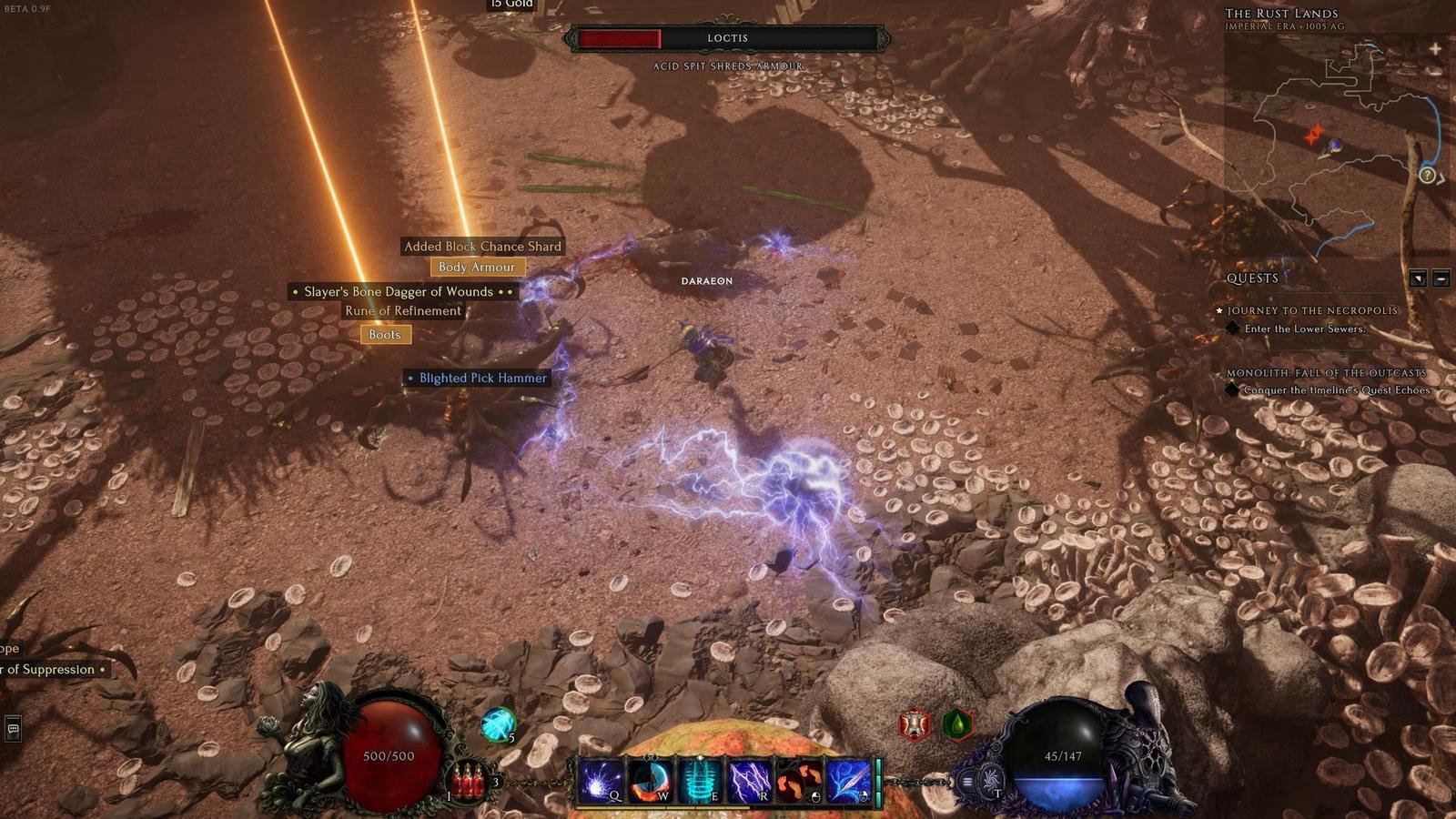Use the flame and frost skill on W

[650, 781]
